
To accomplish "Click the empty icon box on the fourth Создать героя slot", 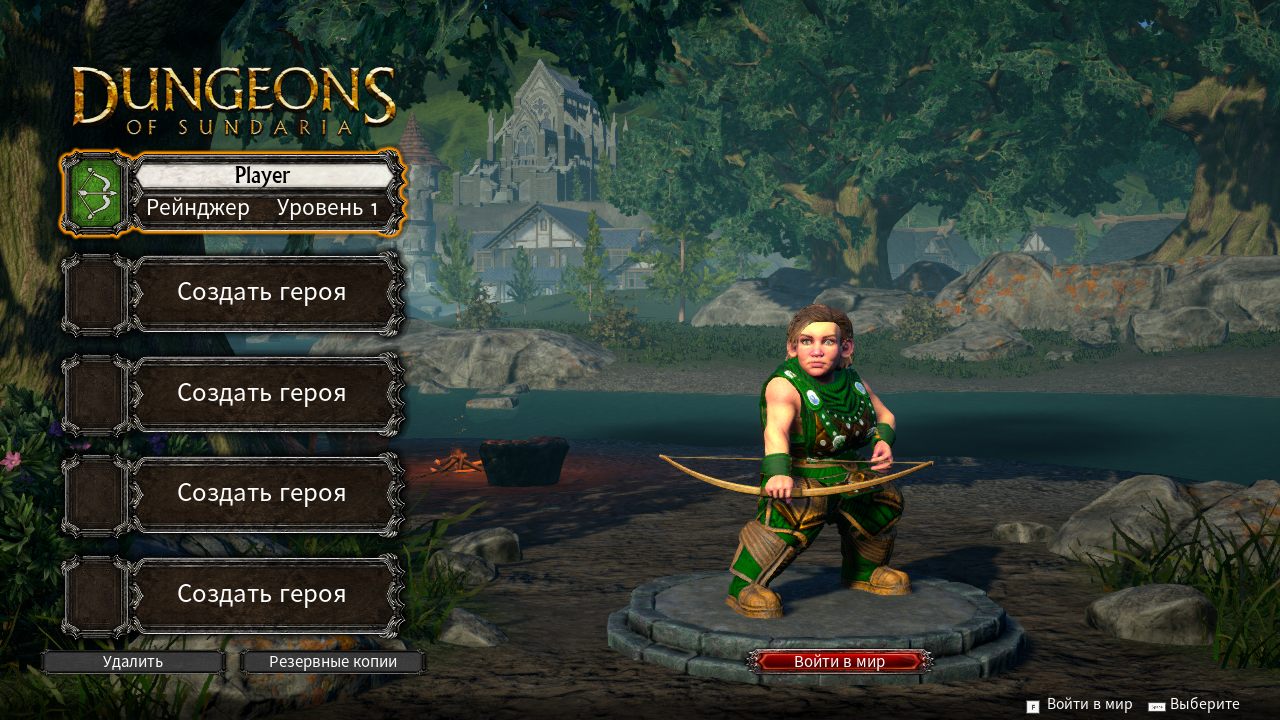I will [x=94, y=593].
